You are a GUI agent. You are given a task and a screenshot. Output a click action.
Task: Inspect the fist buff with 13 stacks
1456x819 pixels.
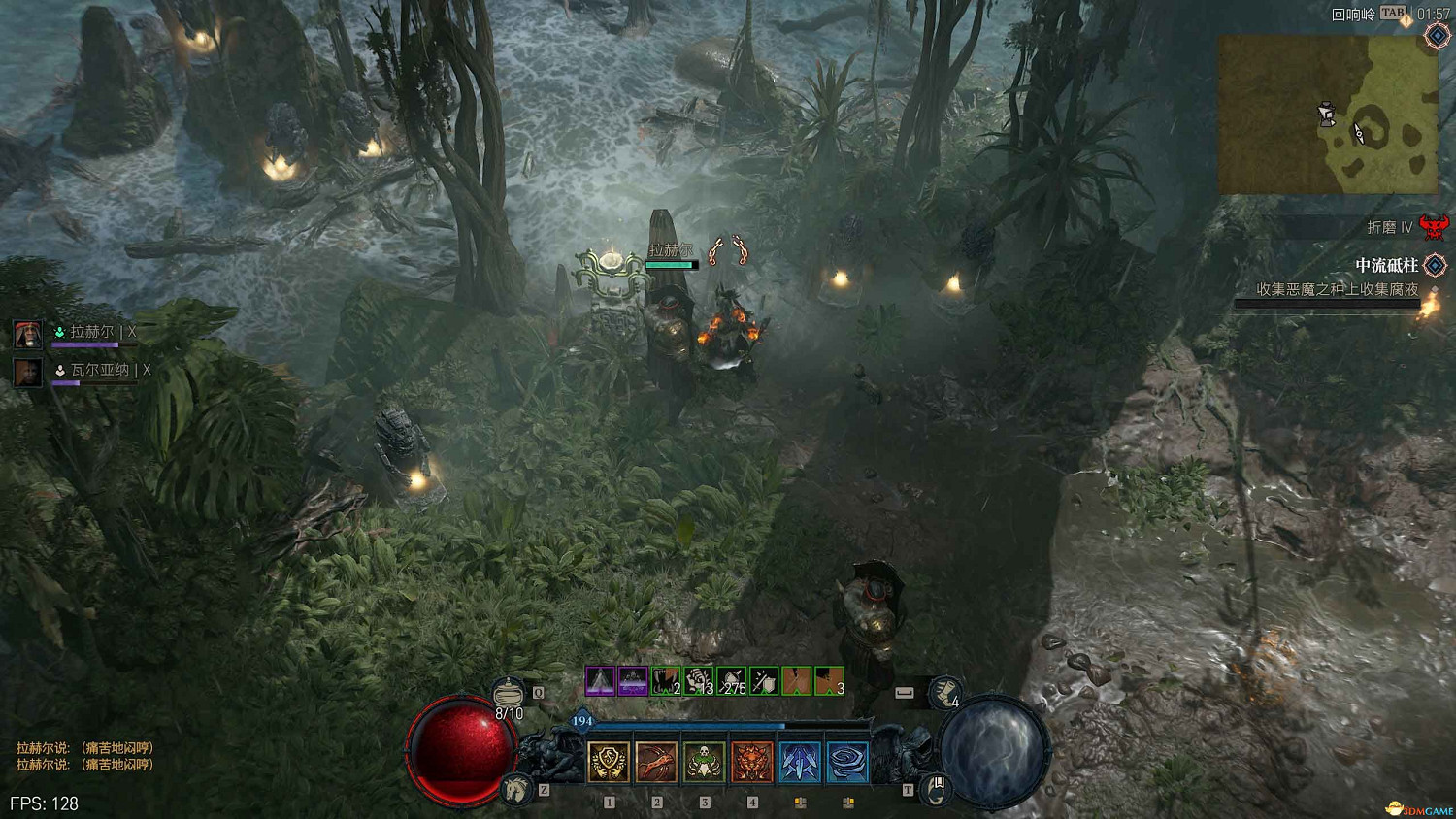(699, 681)
